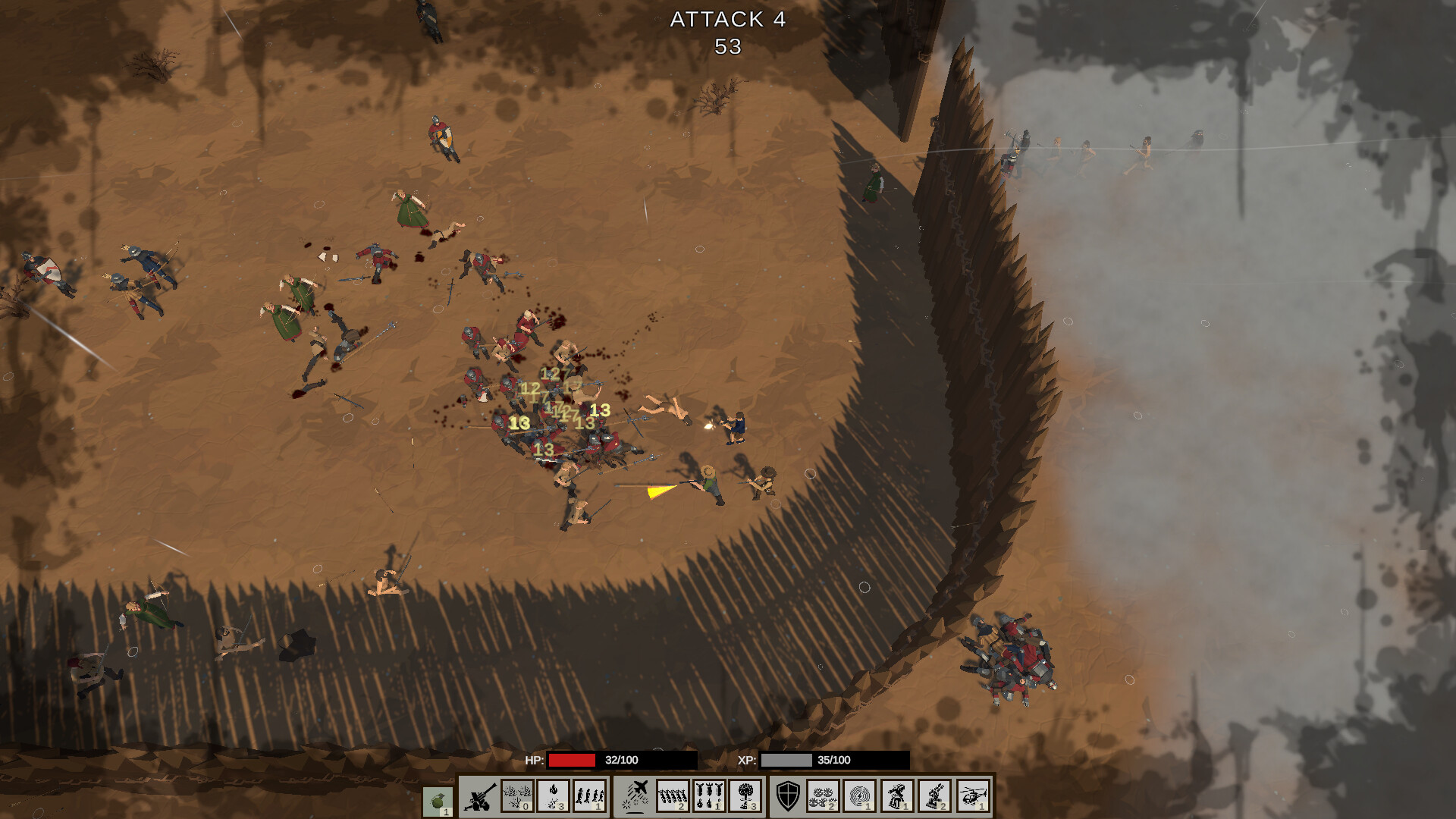1456x819 pixels.
Task: Click the airstrike plane icon
Action: [638, 796]
